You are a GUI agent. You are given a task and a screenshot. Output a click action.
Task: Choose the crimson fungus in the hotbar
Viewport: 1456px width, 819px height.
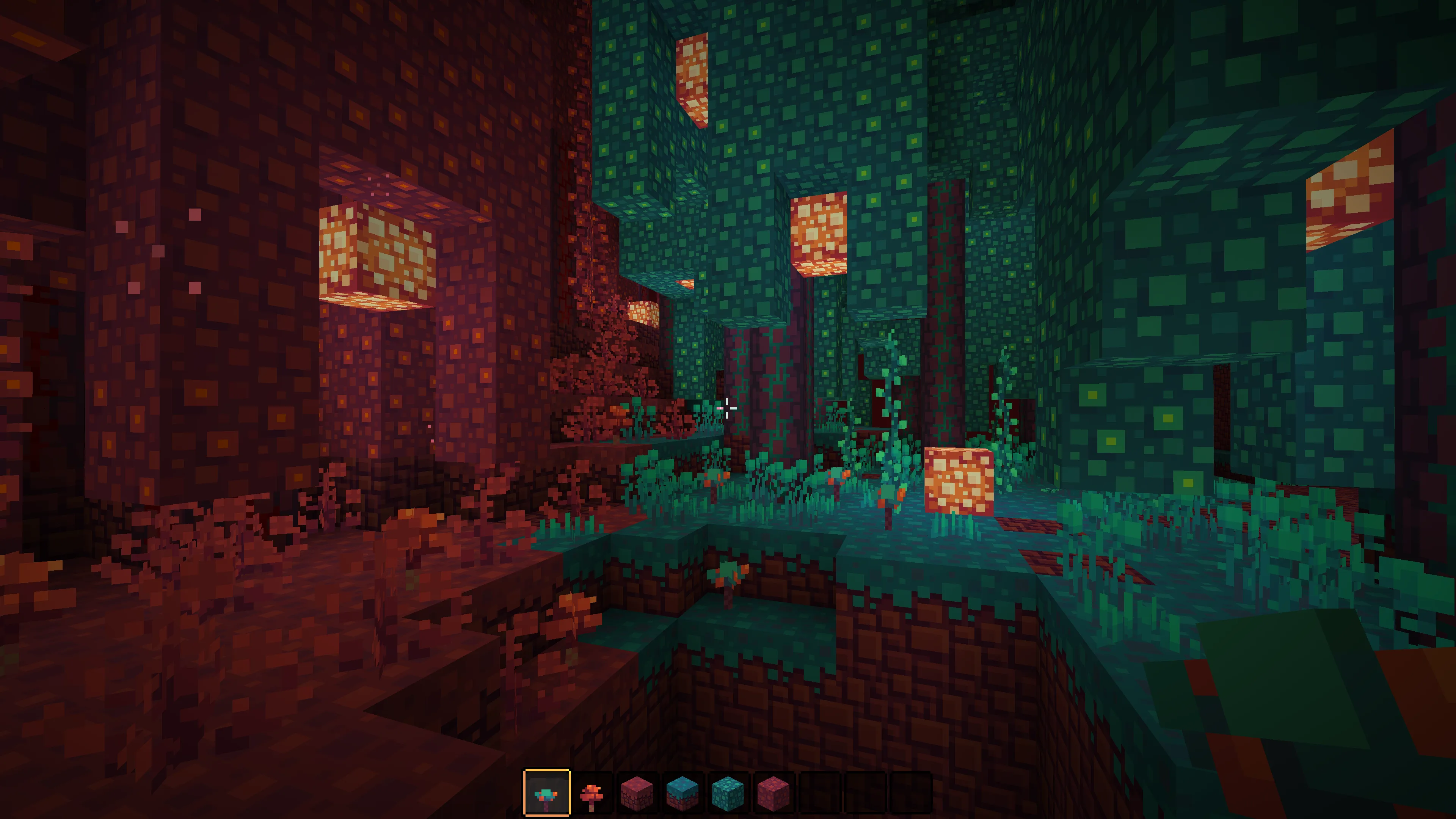592,792
